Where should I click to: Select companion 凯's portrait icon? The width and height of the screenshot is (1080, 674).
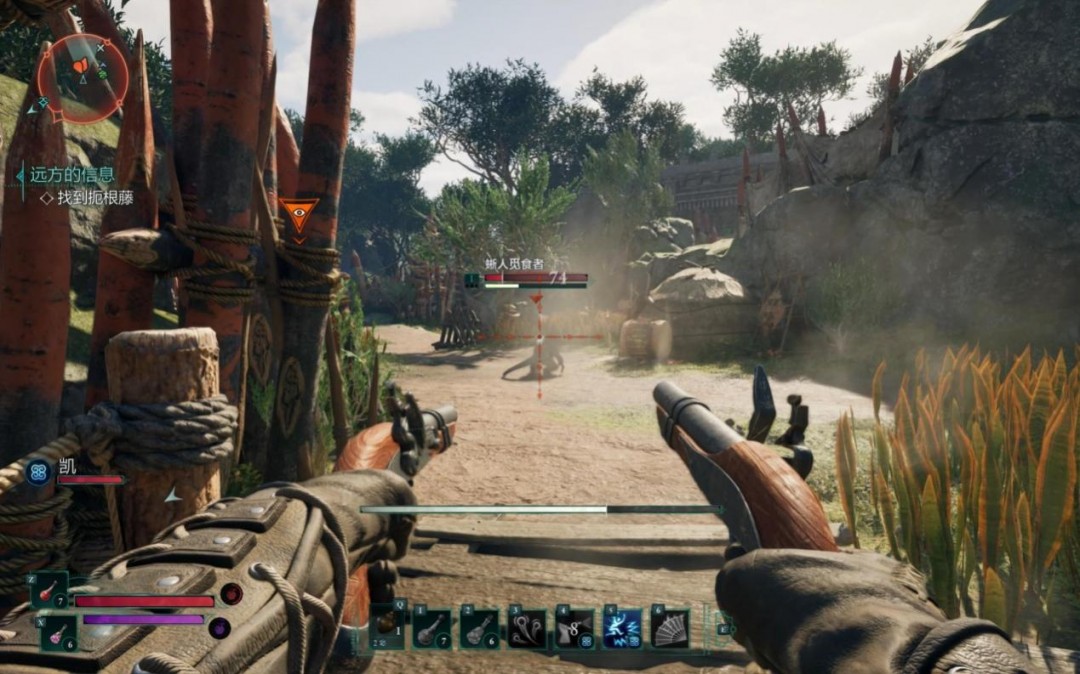(x=38, y=472)
